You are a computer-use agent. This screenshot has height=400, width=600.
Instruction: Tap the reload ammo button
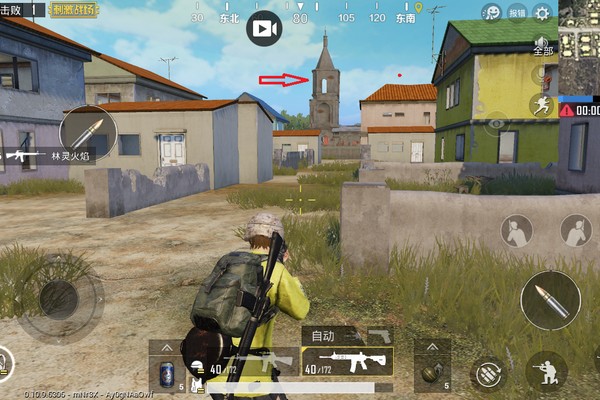tap(487, 375)
